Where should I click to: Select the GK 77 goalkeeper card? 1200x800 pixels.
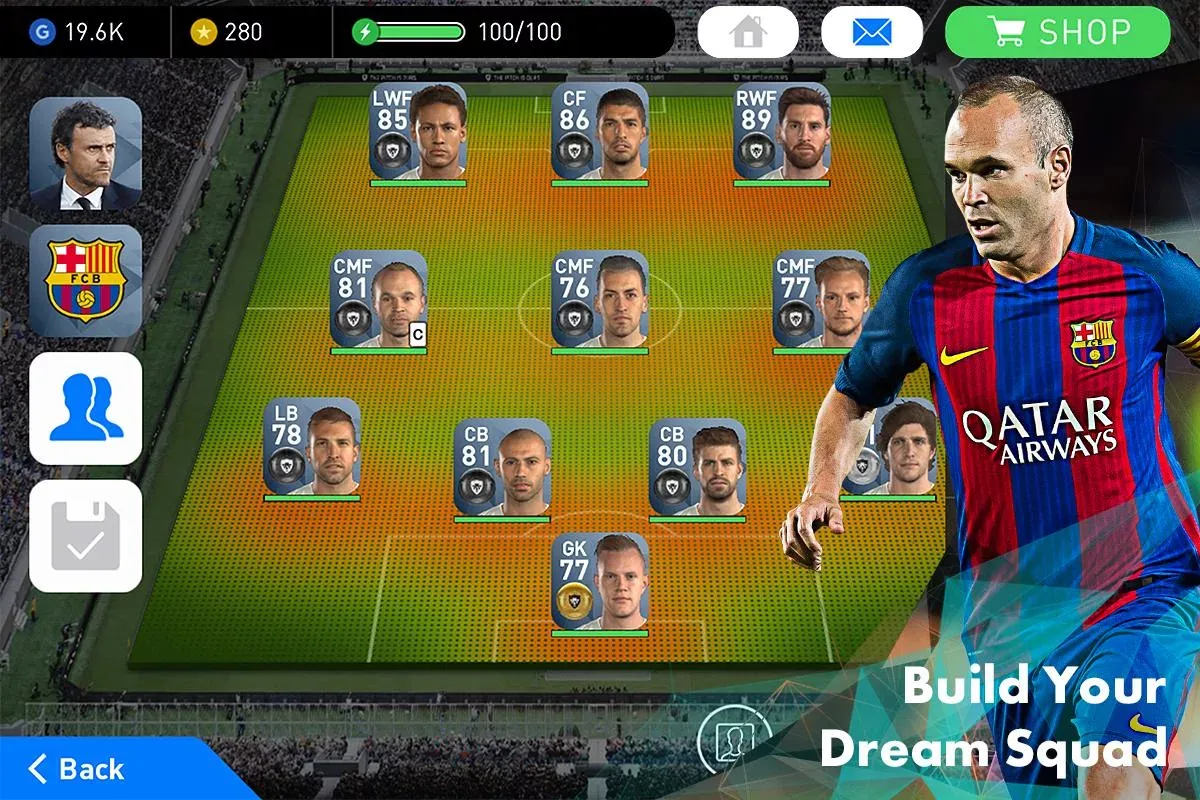point(600,582)
